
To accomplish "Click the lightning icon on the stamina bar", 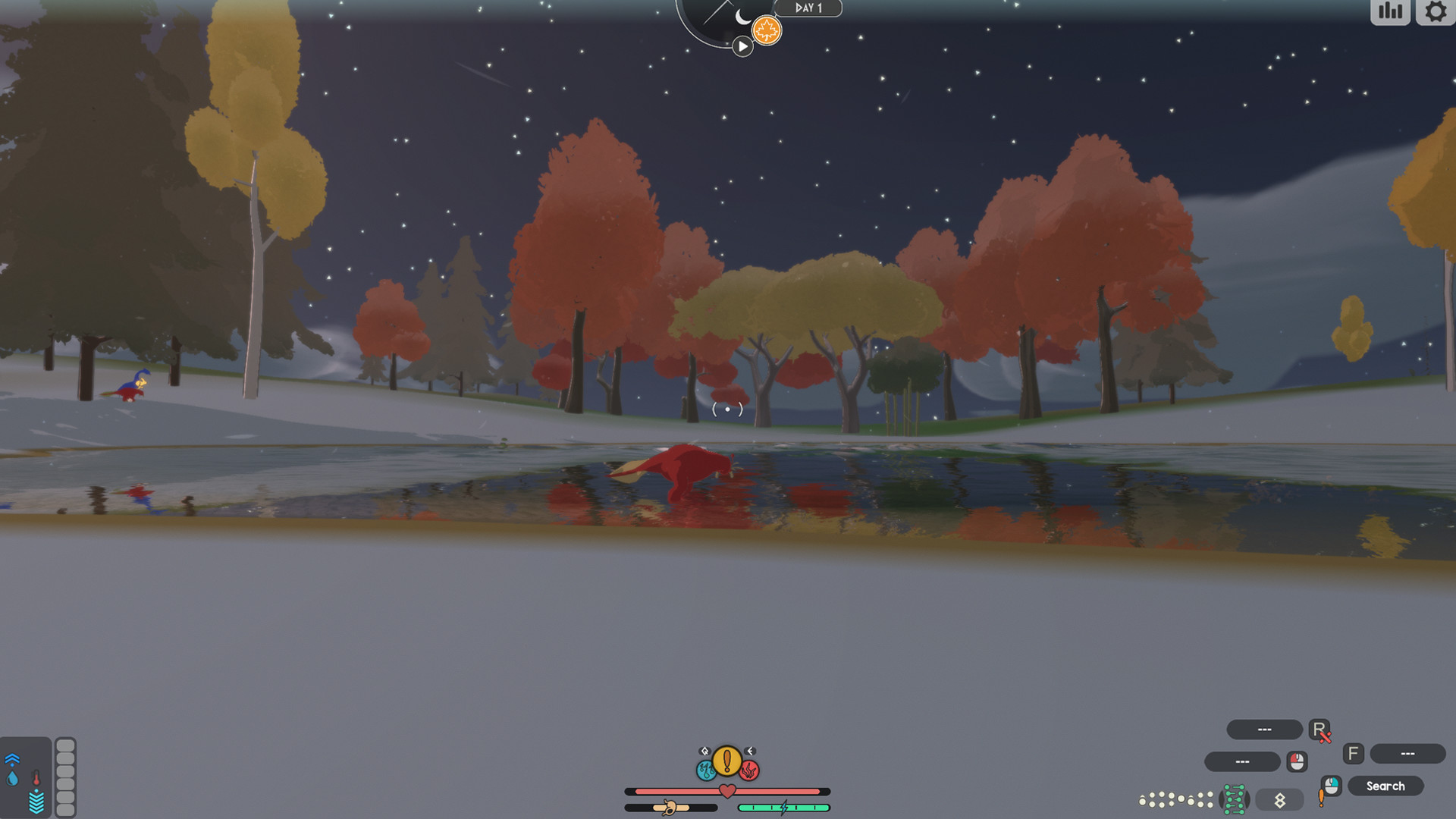I will [784, 808].
